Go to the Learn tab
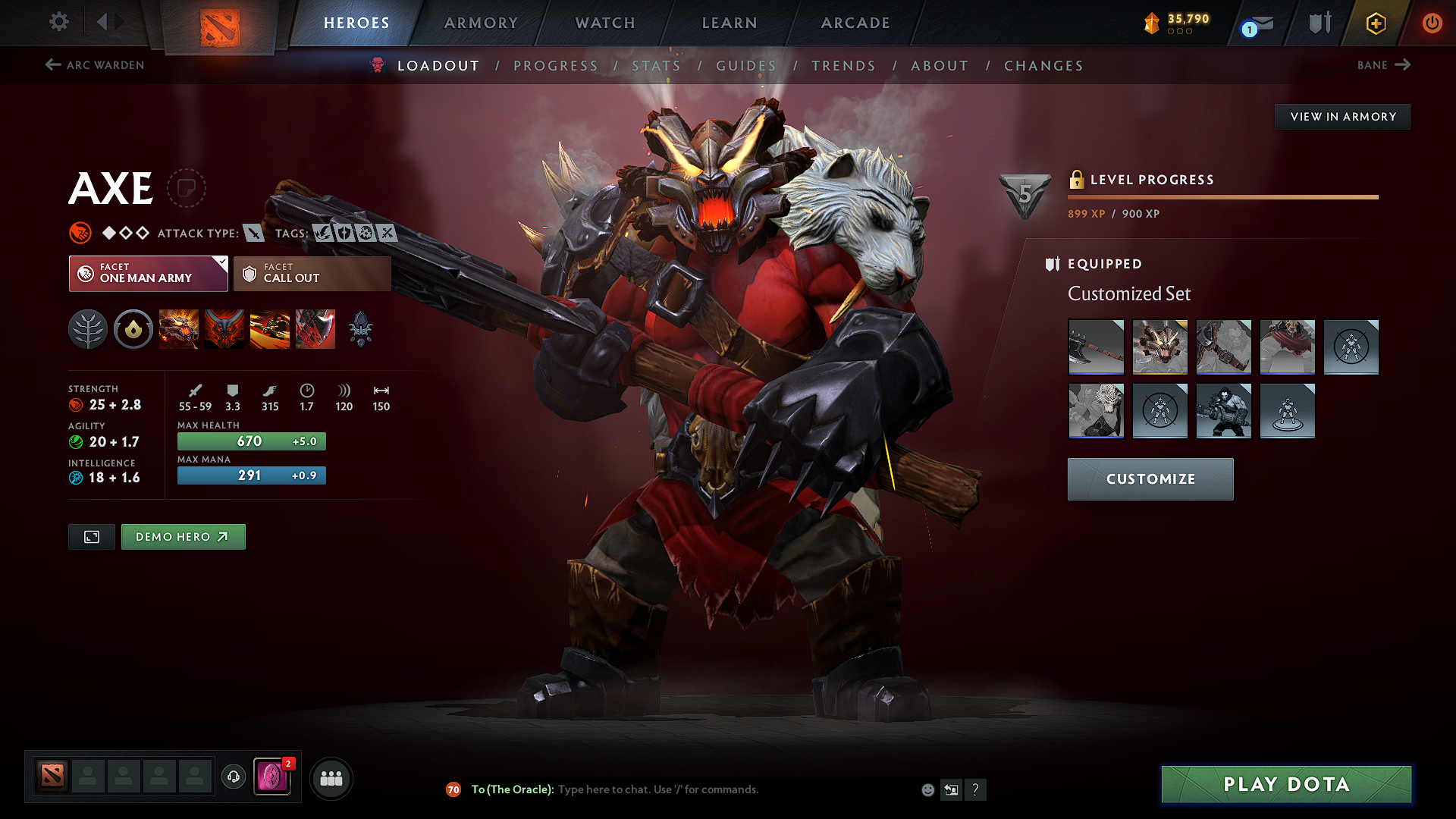The image size is (1456, 819). 730,23
